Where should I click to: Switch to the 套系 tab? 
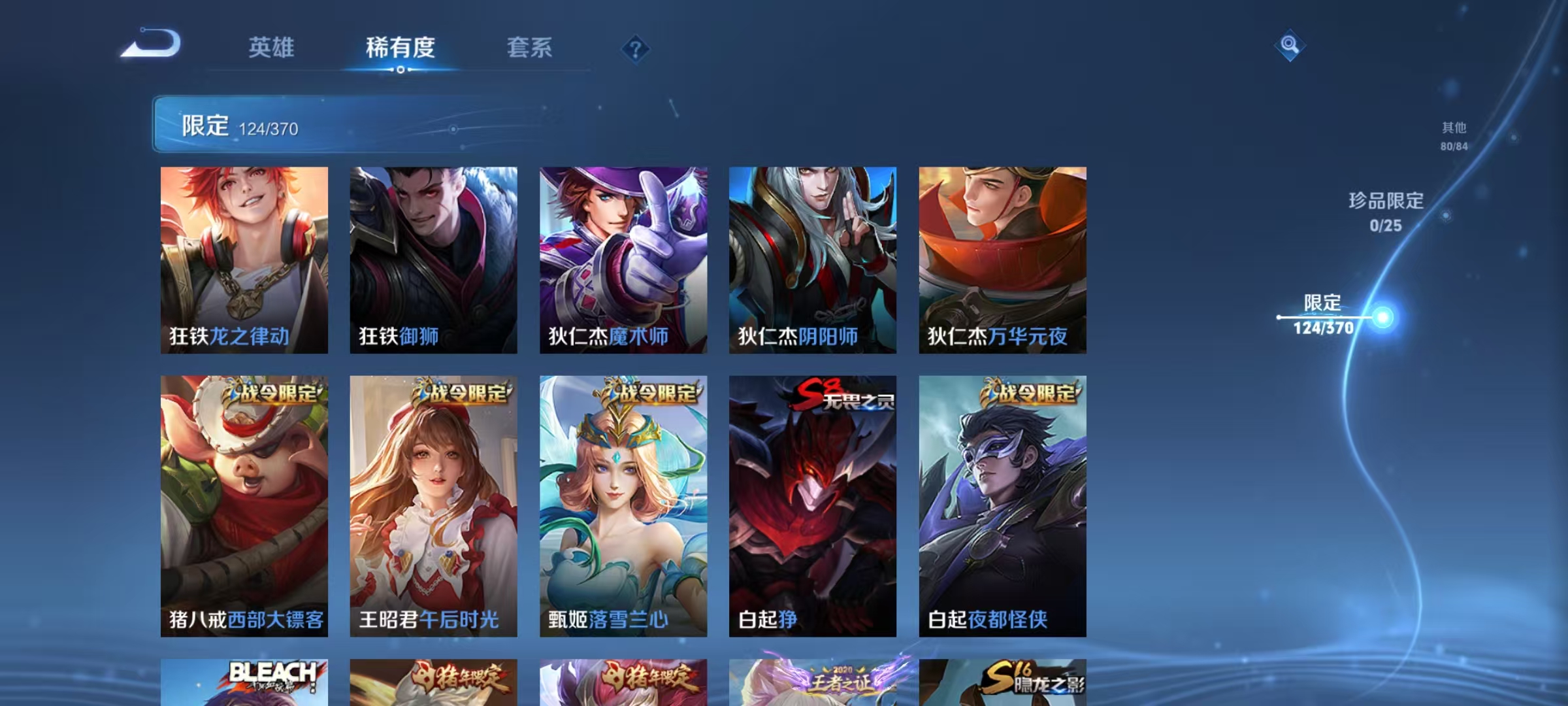click(x=531, y=48)
